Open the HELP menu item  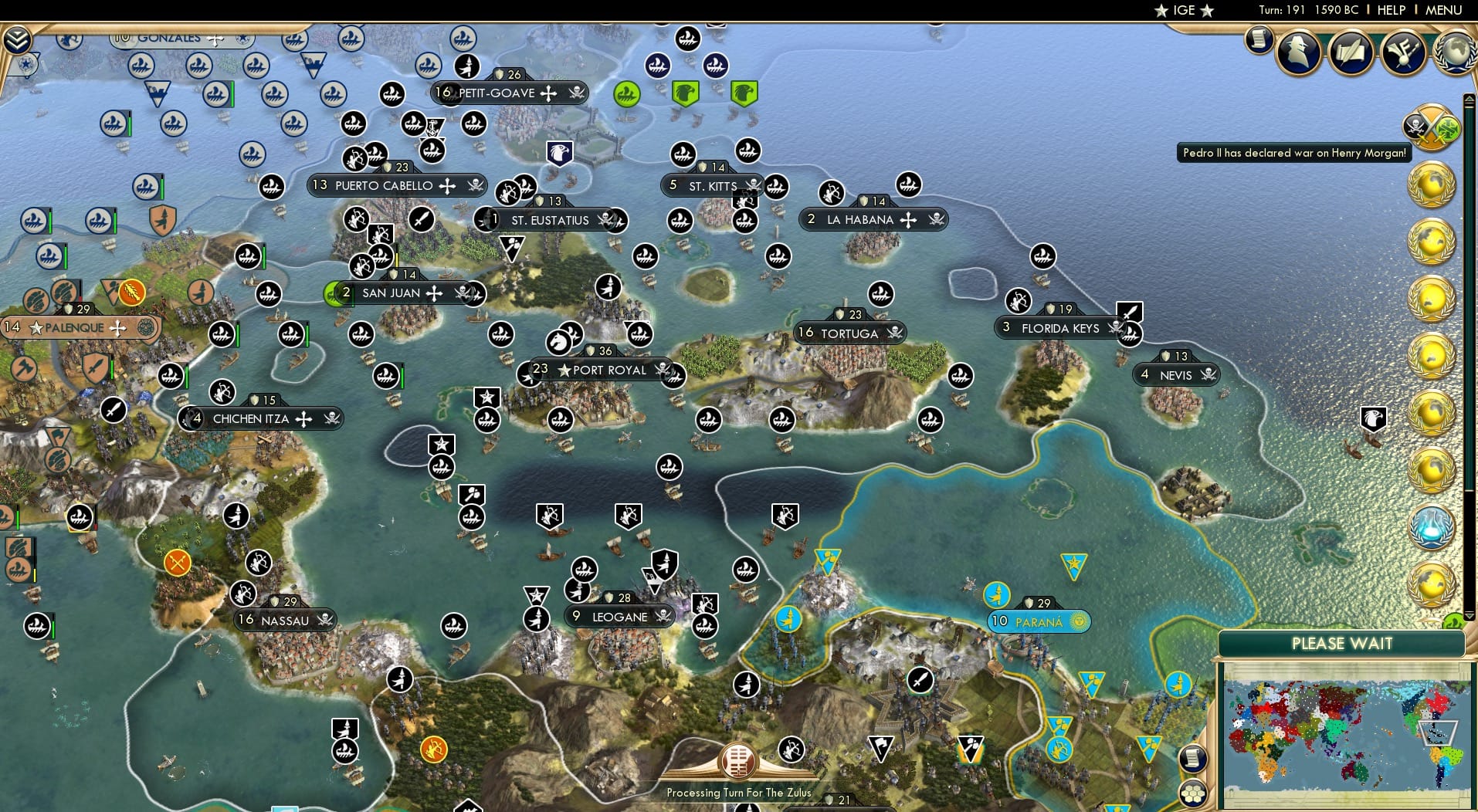click(x=1390, y=10)
